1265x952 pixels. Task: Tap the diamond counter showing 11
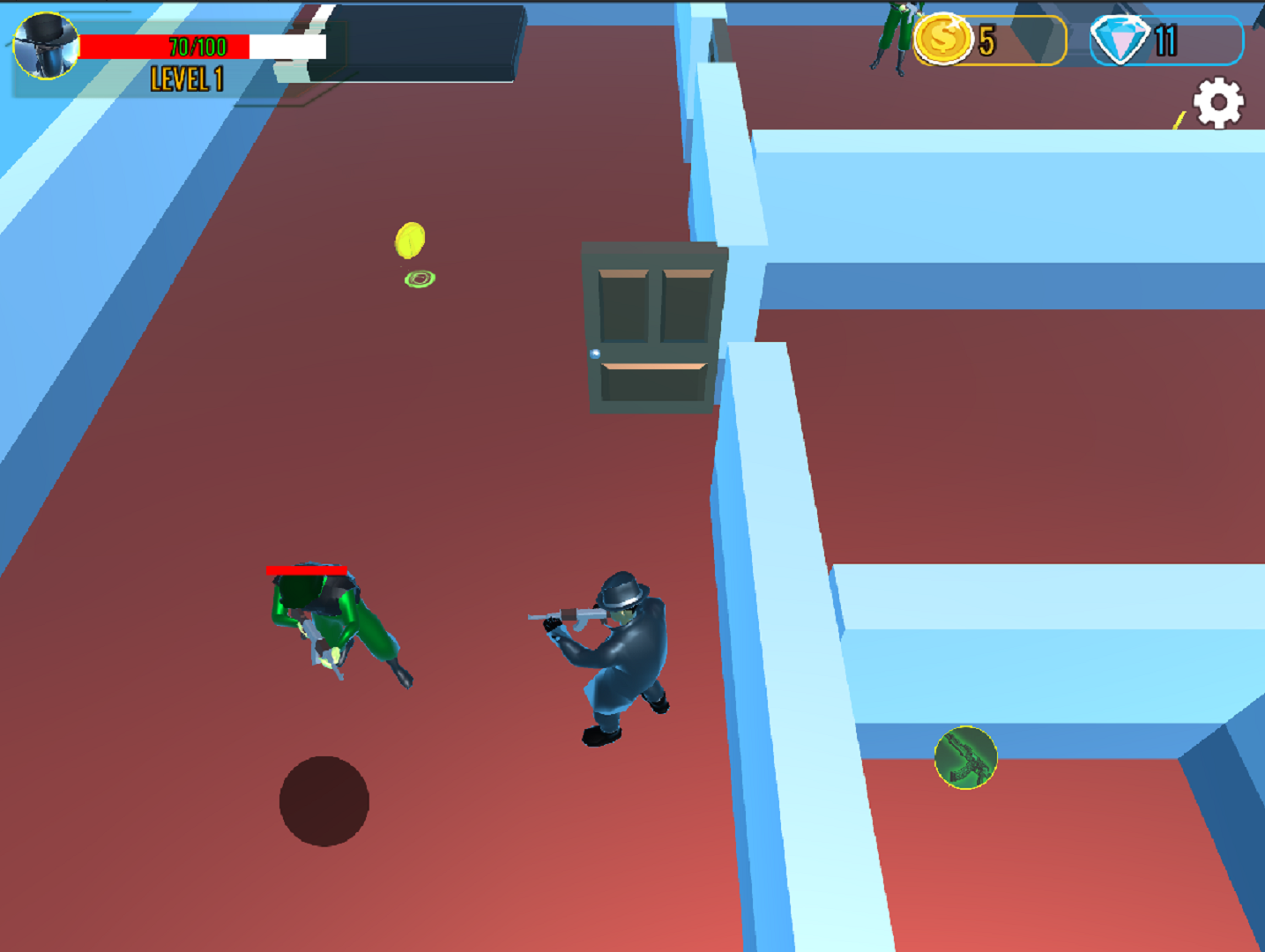tap(1165, 39)
